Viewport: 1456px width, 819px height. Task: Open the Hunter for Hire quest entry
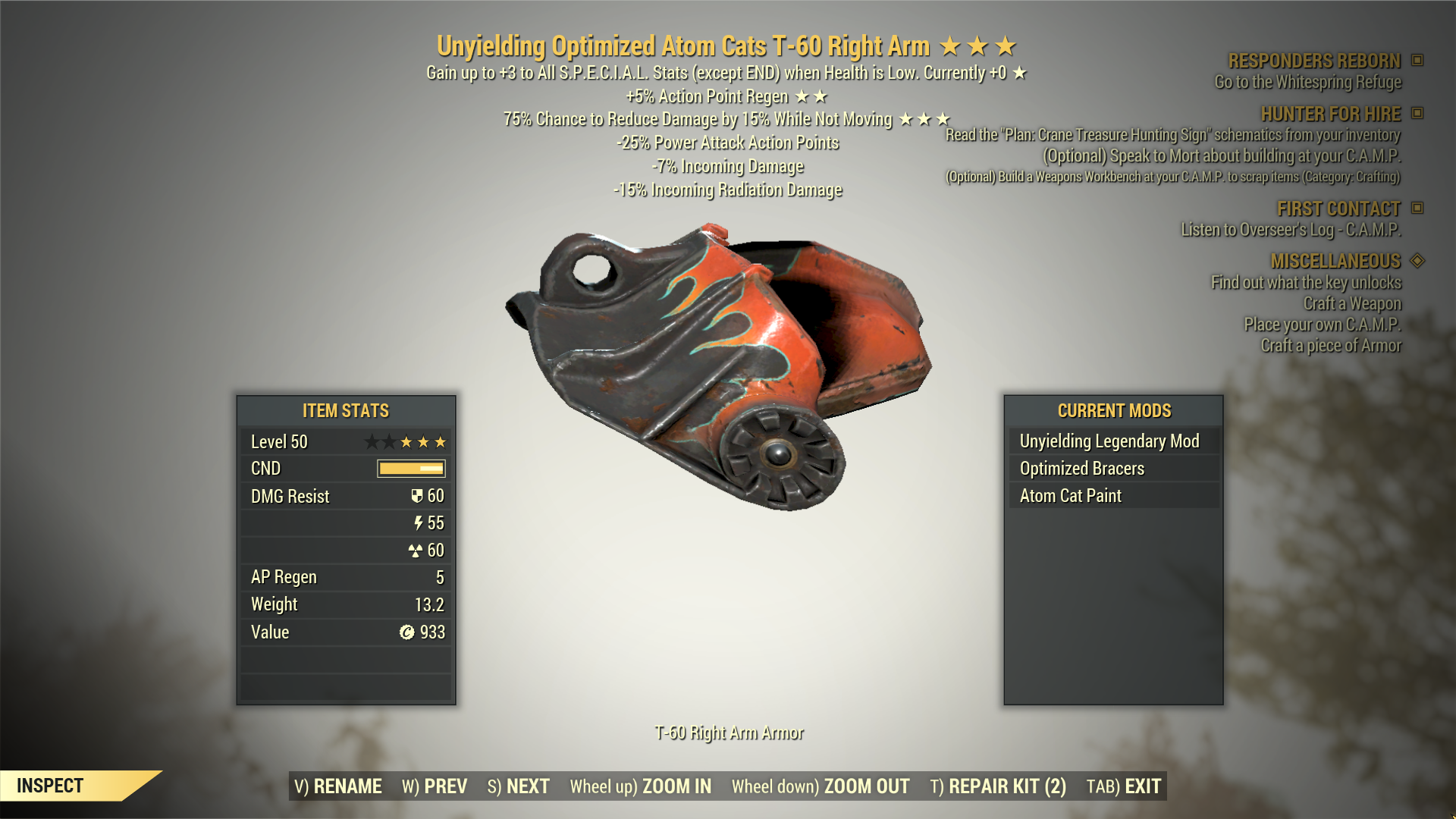click(1330, 114)
